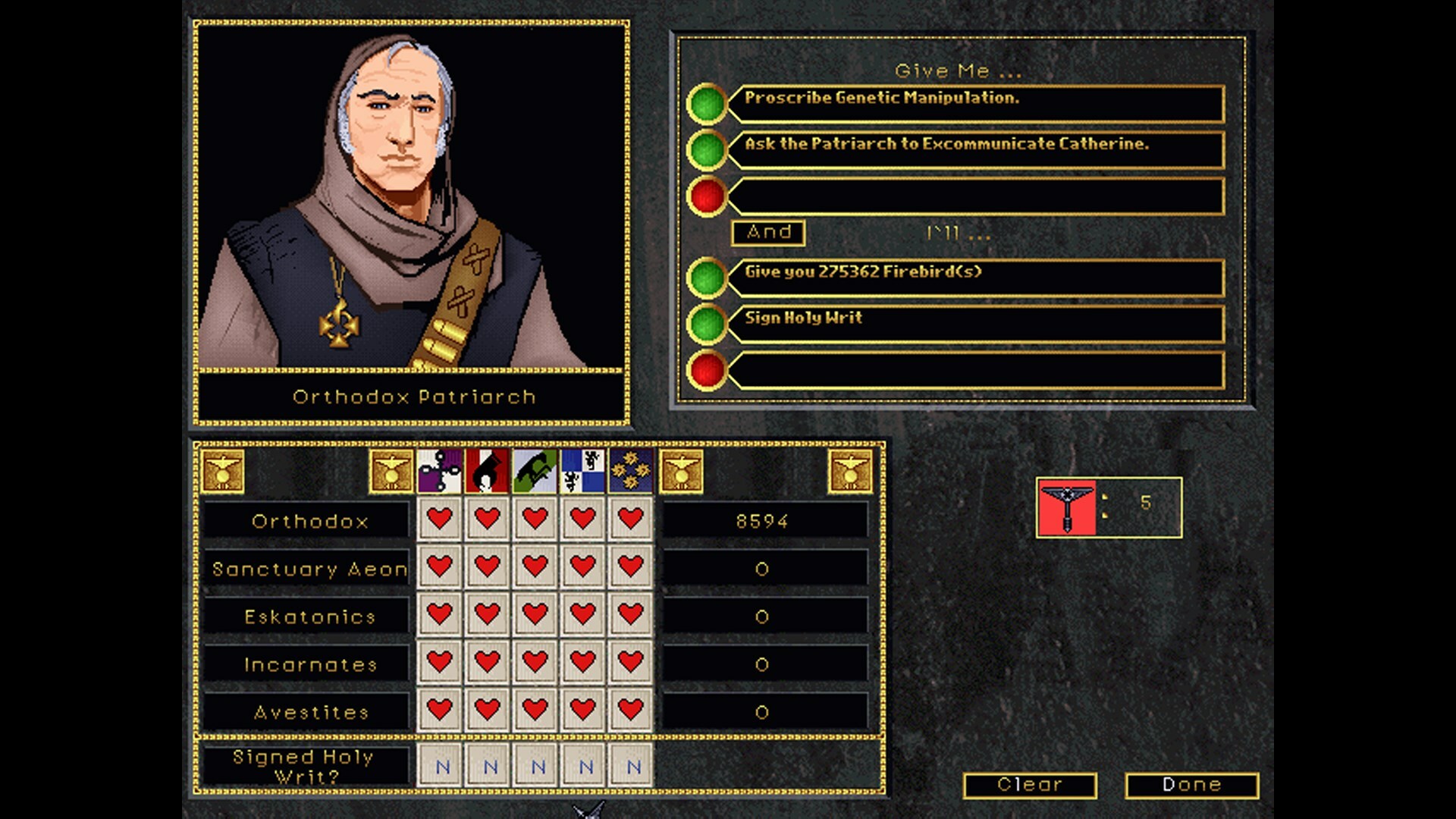Open the And condition selector

(767, 233)
